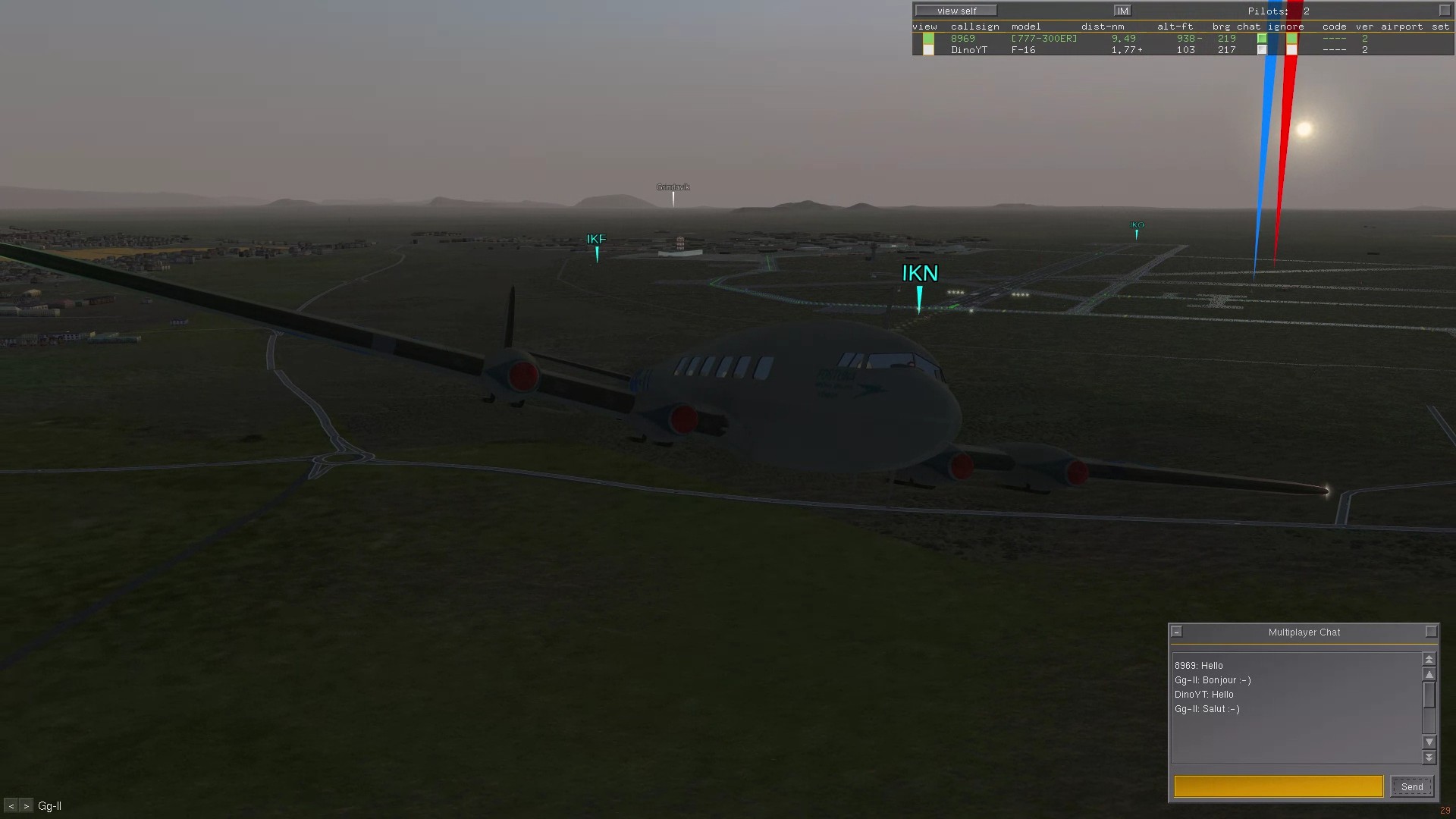
Task: Close the Multiplayer Chat window
Action: tap(1431, 632)
